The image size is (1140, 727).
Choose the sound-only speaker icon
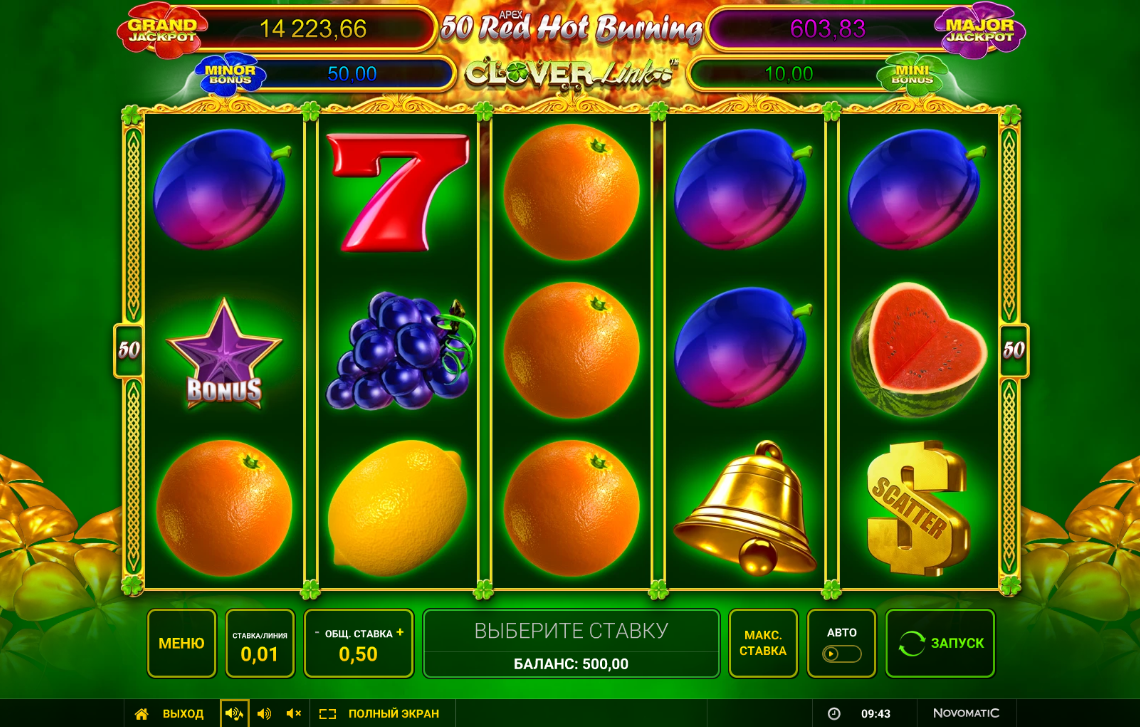(264, 714)
